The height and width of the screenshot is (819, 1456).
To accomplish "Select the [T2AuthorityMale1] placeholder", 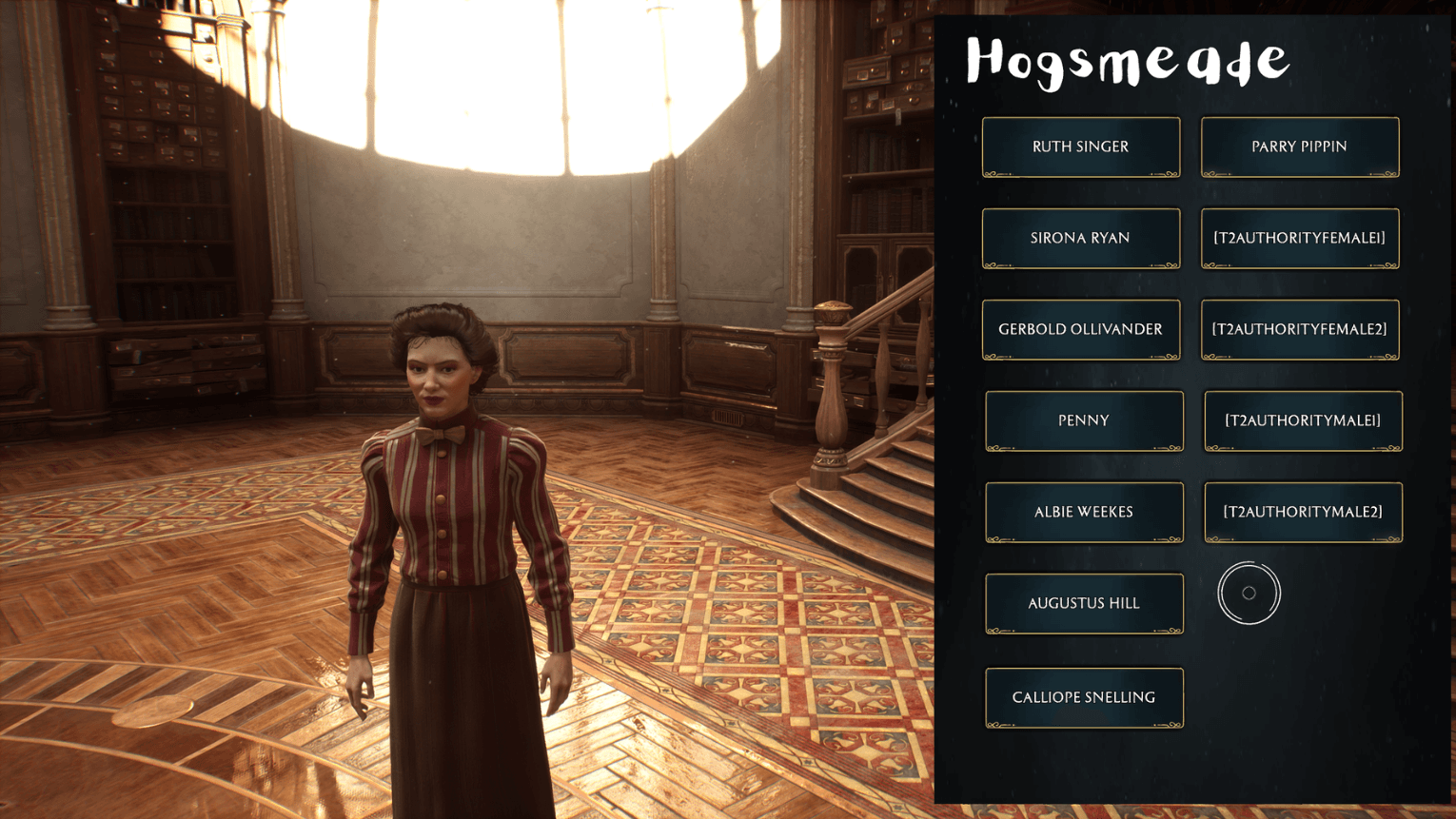I will (x=1303, y=420).
